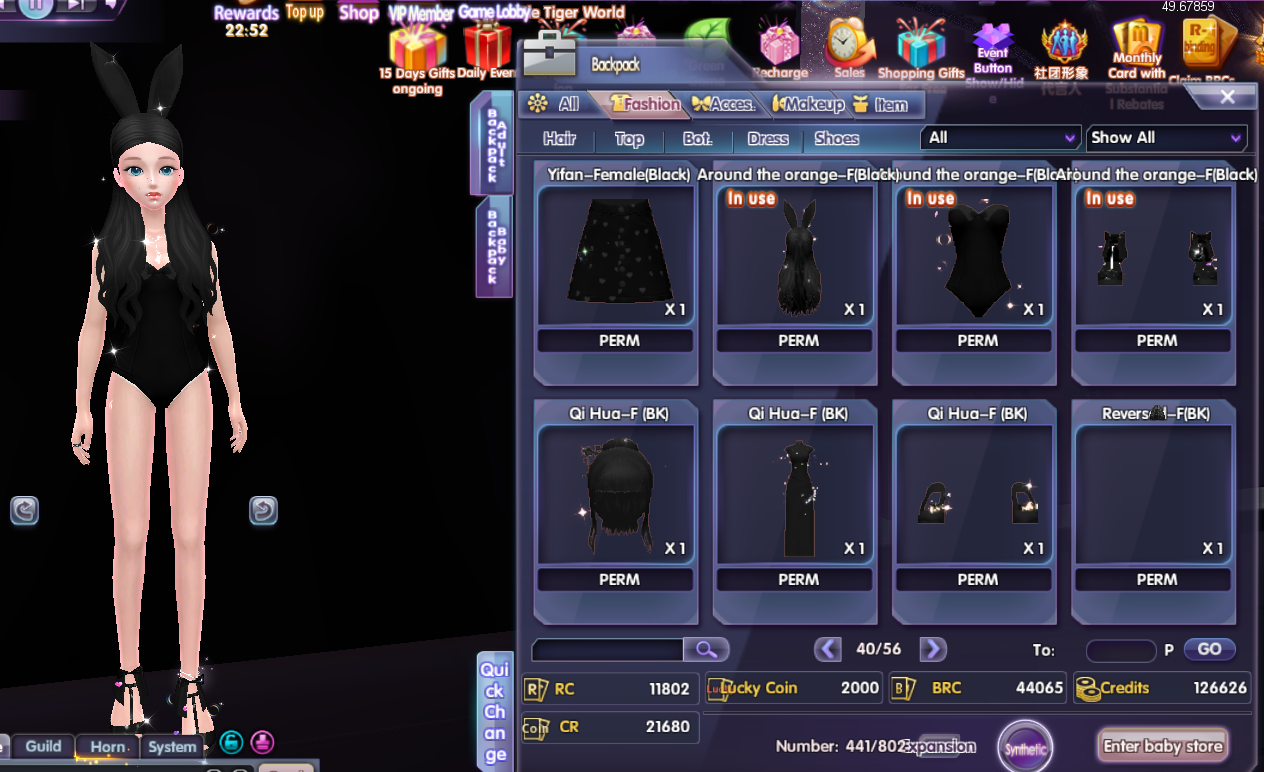Switch to the Makeup tab

point(809,104)
